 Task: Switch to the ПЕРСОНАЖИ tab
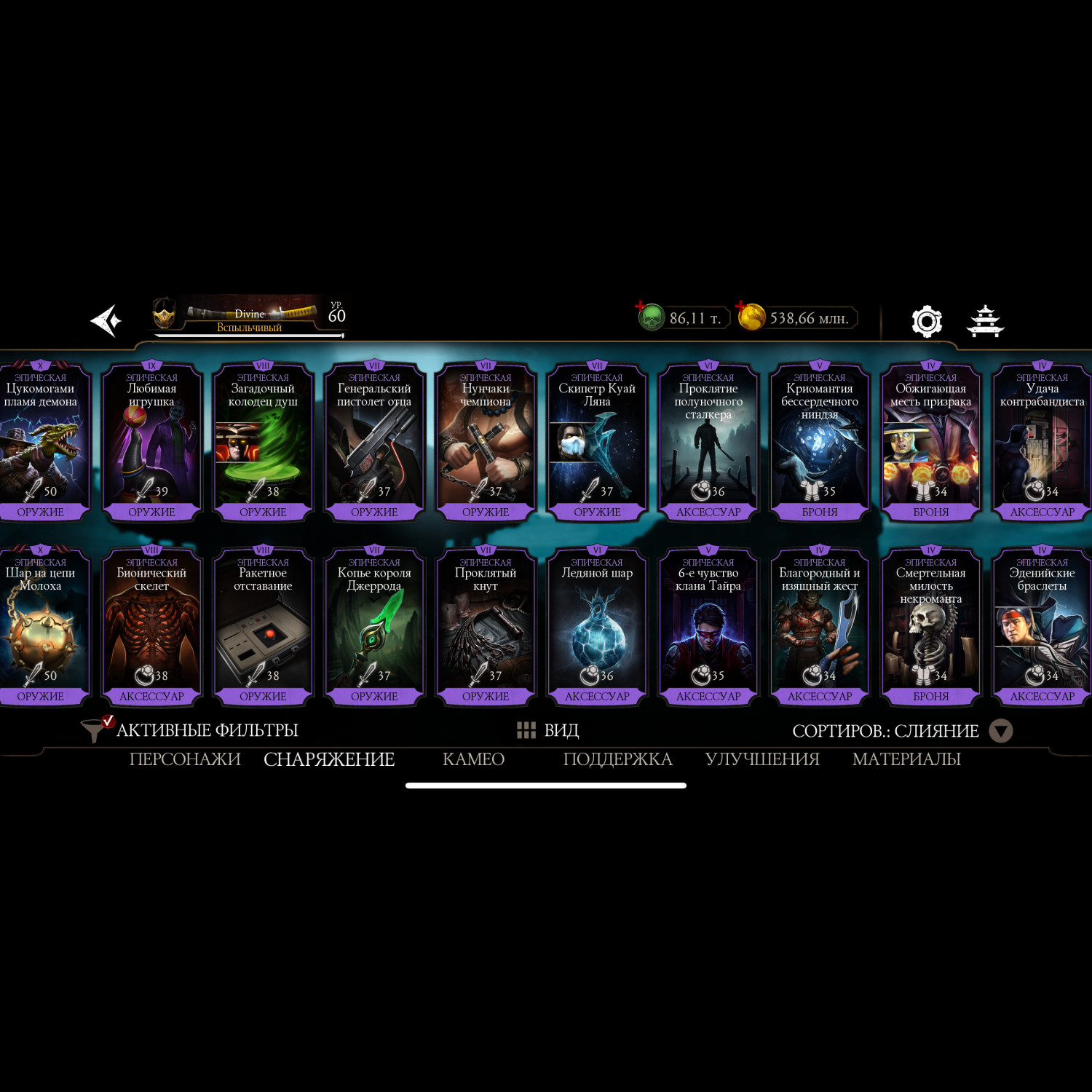click(185, 759)
